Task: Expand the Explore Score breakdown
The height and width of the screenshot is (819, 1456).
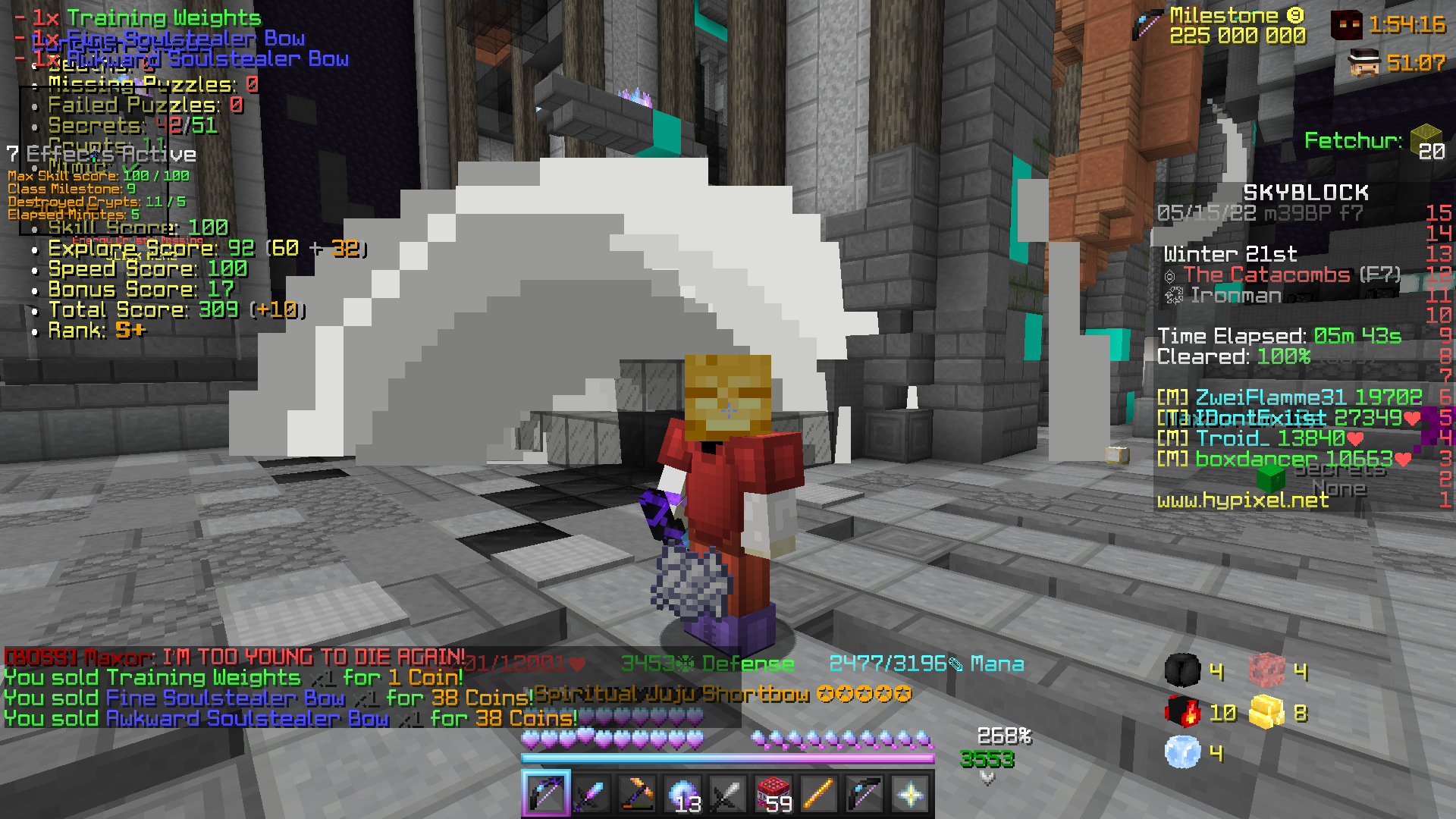Action: pos(133,248)
